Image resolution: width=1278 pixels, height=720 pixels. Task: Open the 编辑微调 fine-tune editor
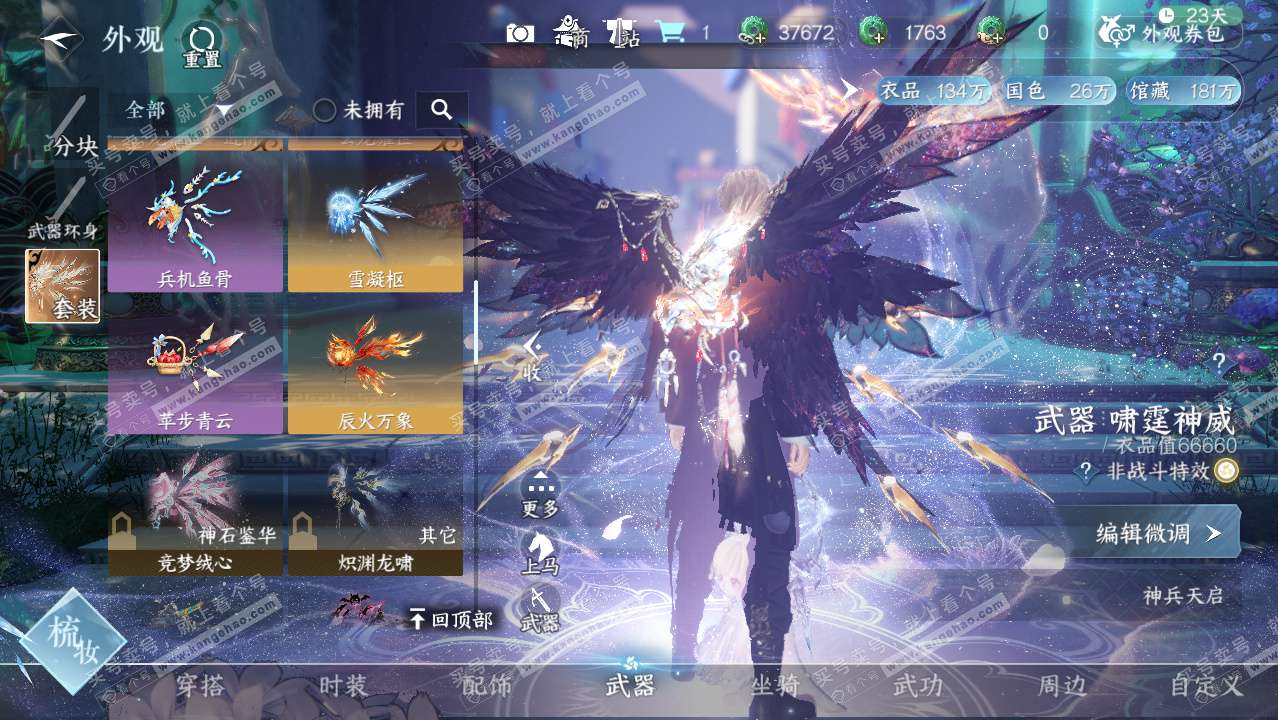click(x=1158, y=533)
